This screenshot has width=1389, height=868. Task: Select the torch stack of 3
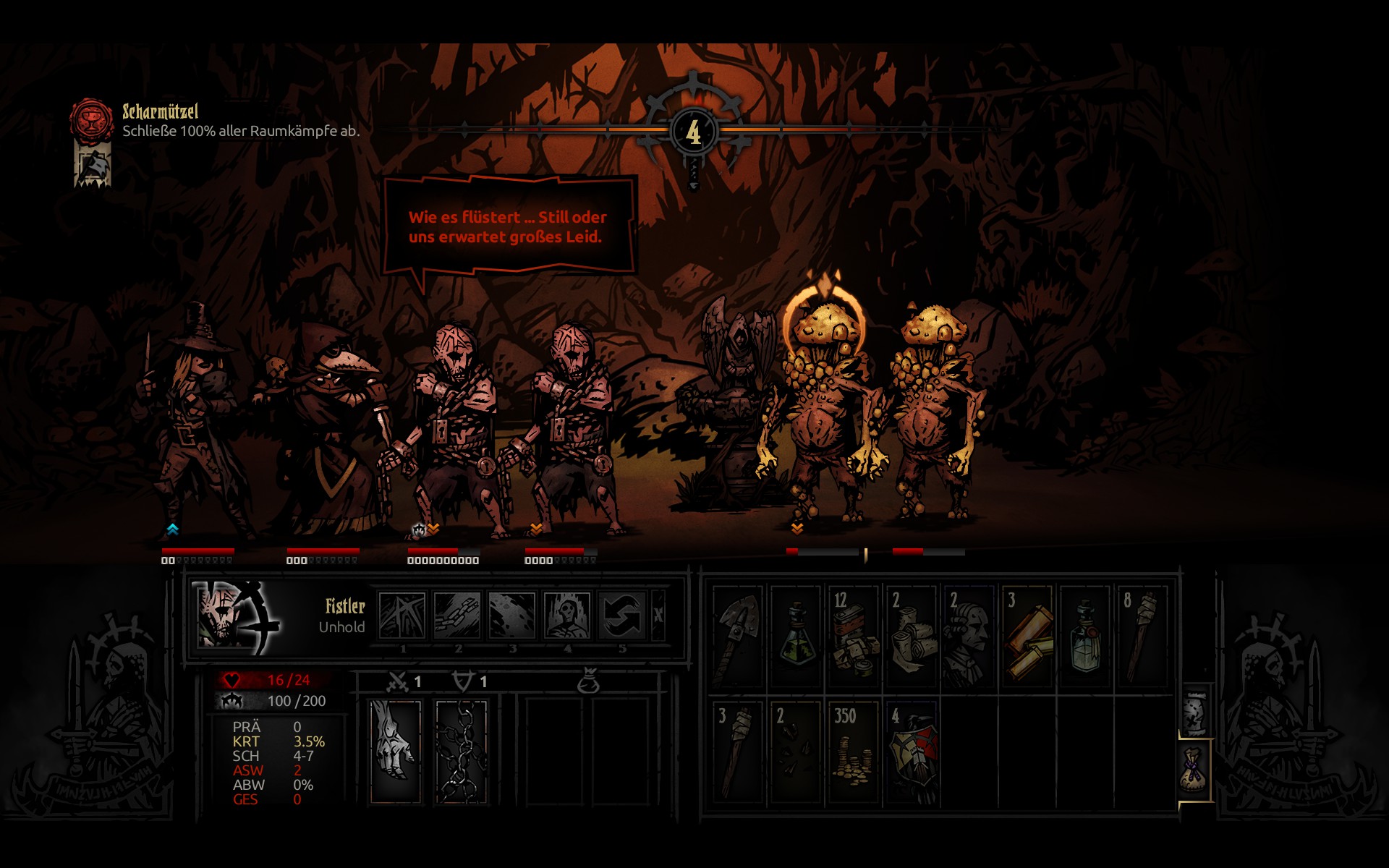(738, 752)
